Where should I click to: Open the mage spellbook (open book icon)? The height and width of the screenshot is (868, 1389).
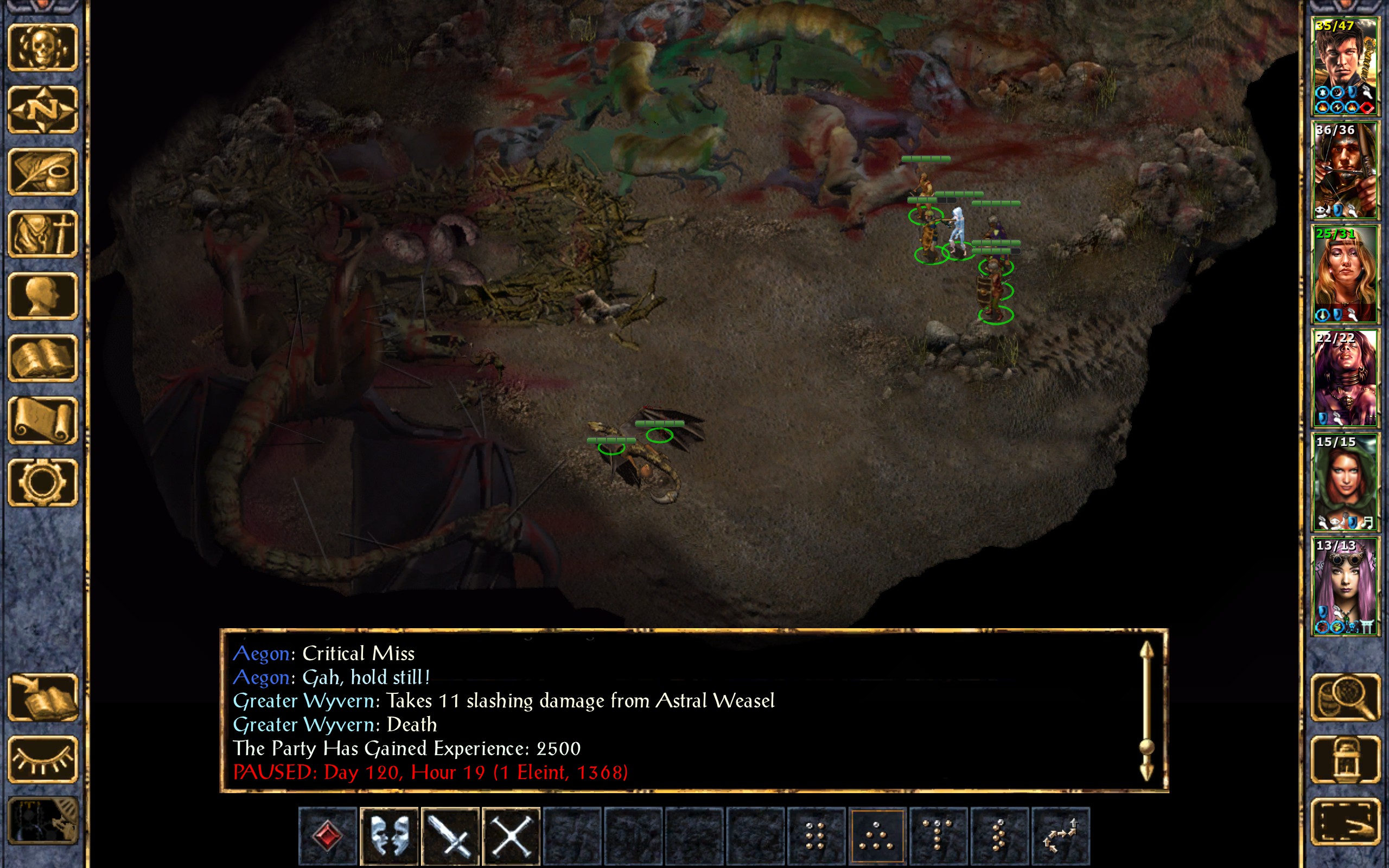pos(43,358)
